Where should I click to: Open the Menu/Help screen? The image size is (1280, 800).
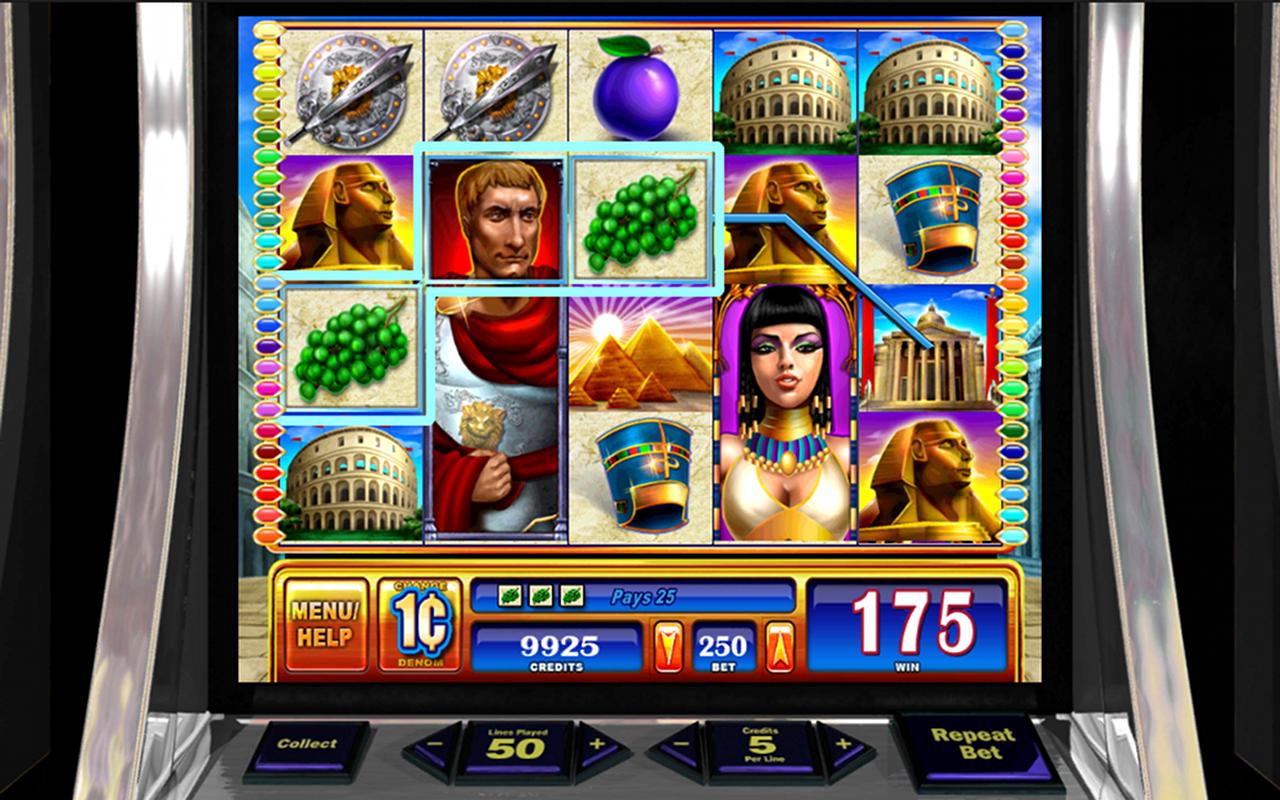[325, 623]
